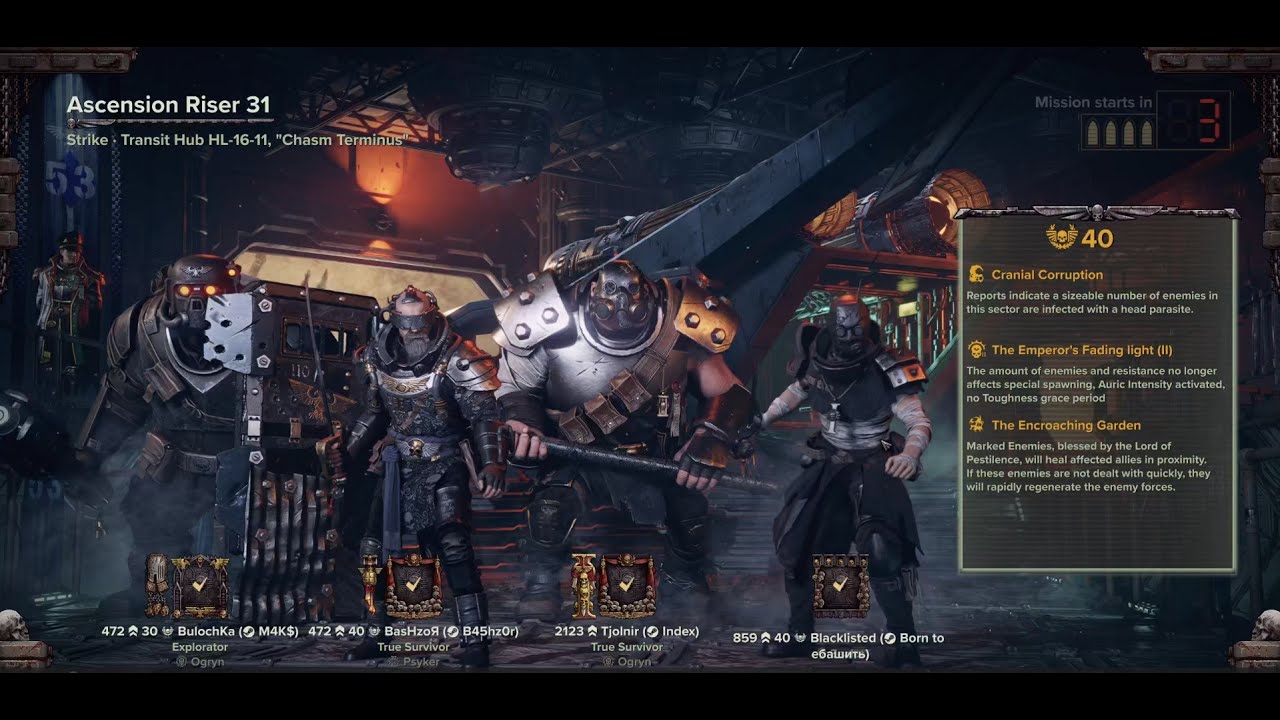1280x720 pixels.
Task: Click The Encroaching Garden modifier icon
Action: tap(977, 425)
